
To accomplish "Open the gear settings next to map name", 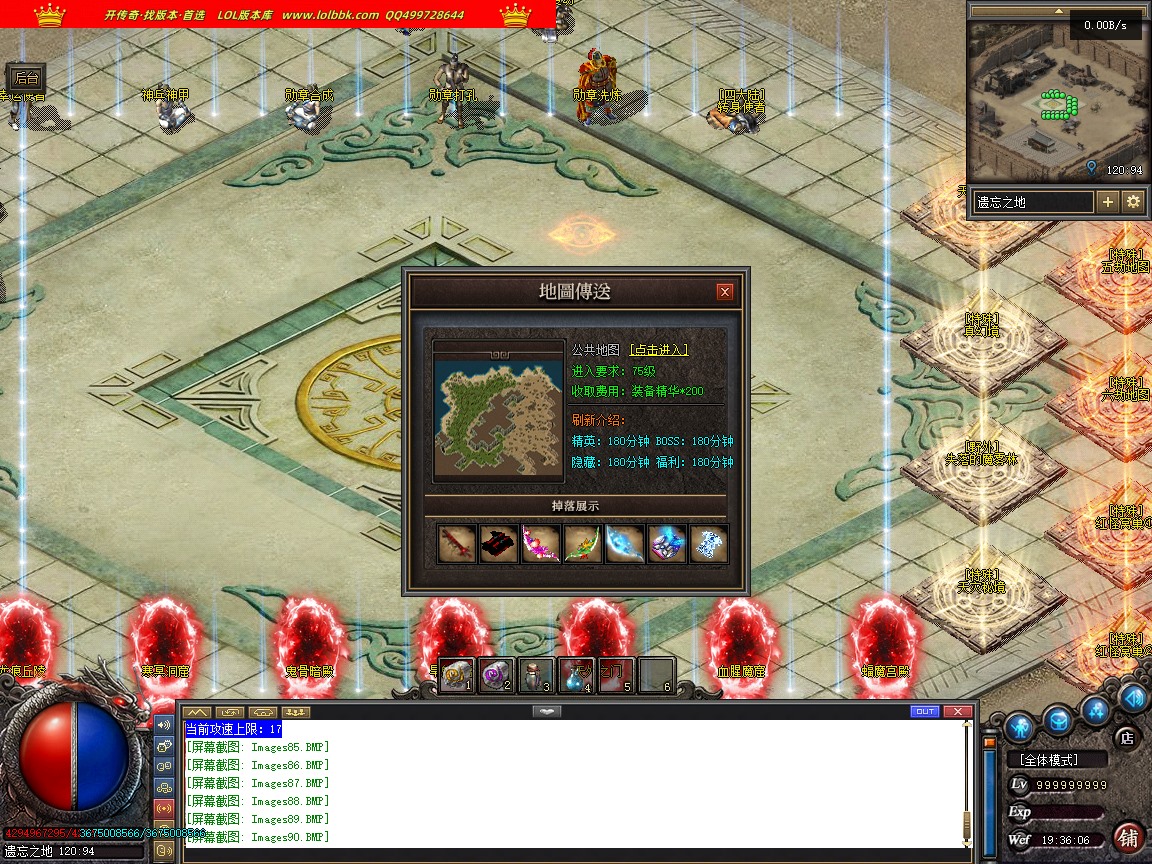I will [x=1133, y=202].
